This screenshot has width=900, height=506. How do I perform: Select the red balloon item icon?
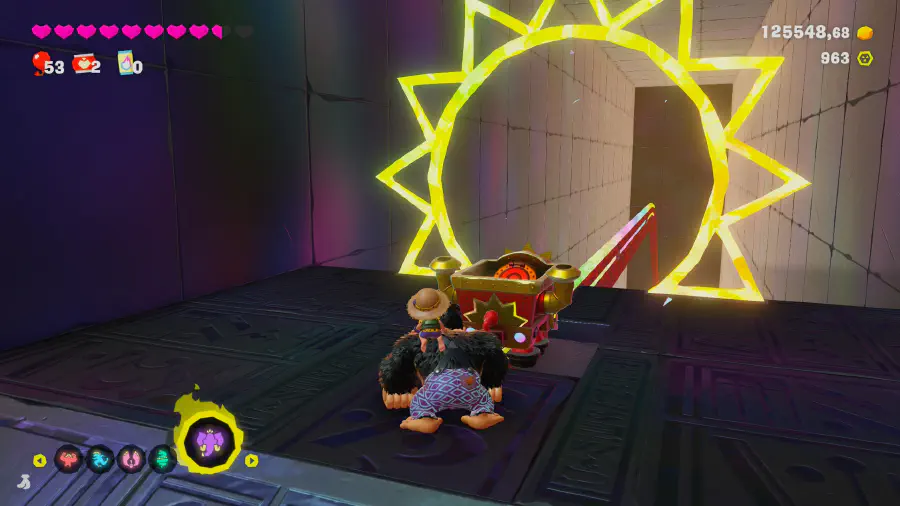39,64
